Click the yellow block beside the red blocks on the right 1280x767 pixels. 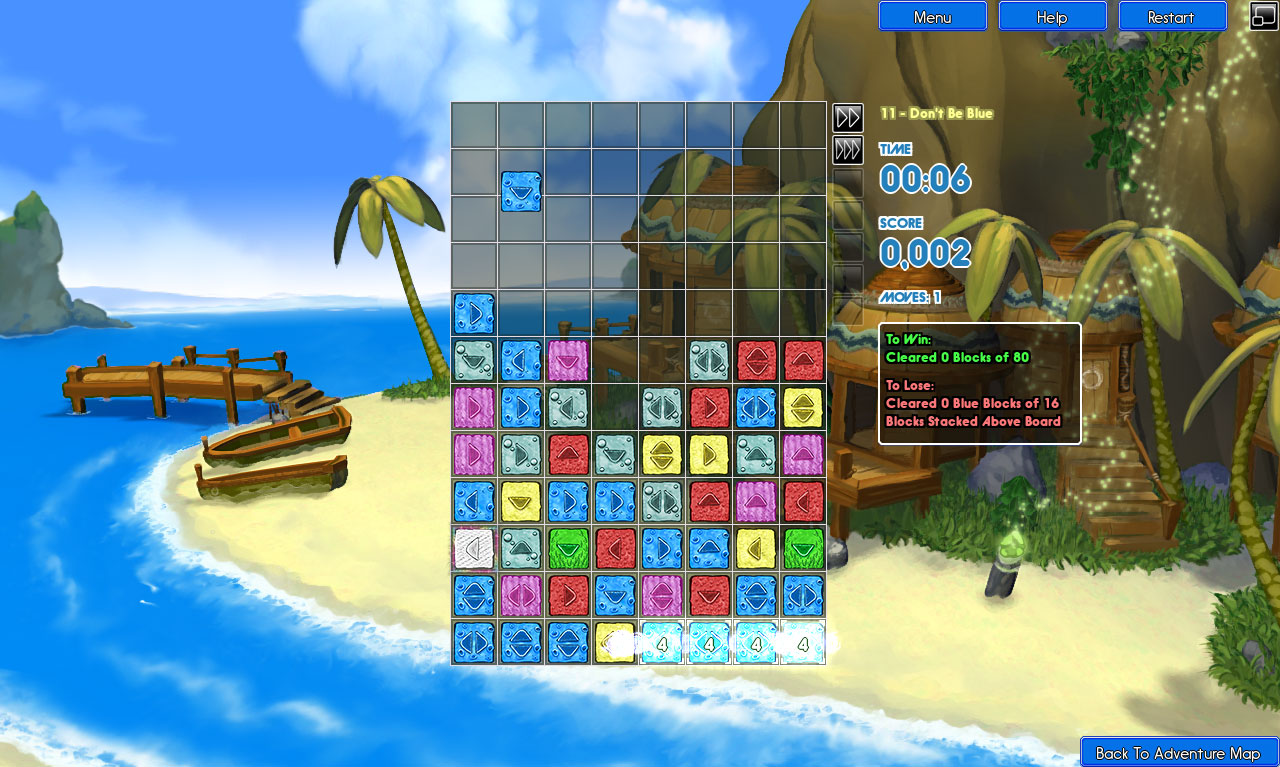point(805,407)
